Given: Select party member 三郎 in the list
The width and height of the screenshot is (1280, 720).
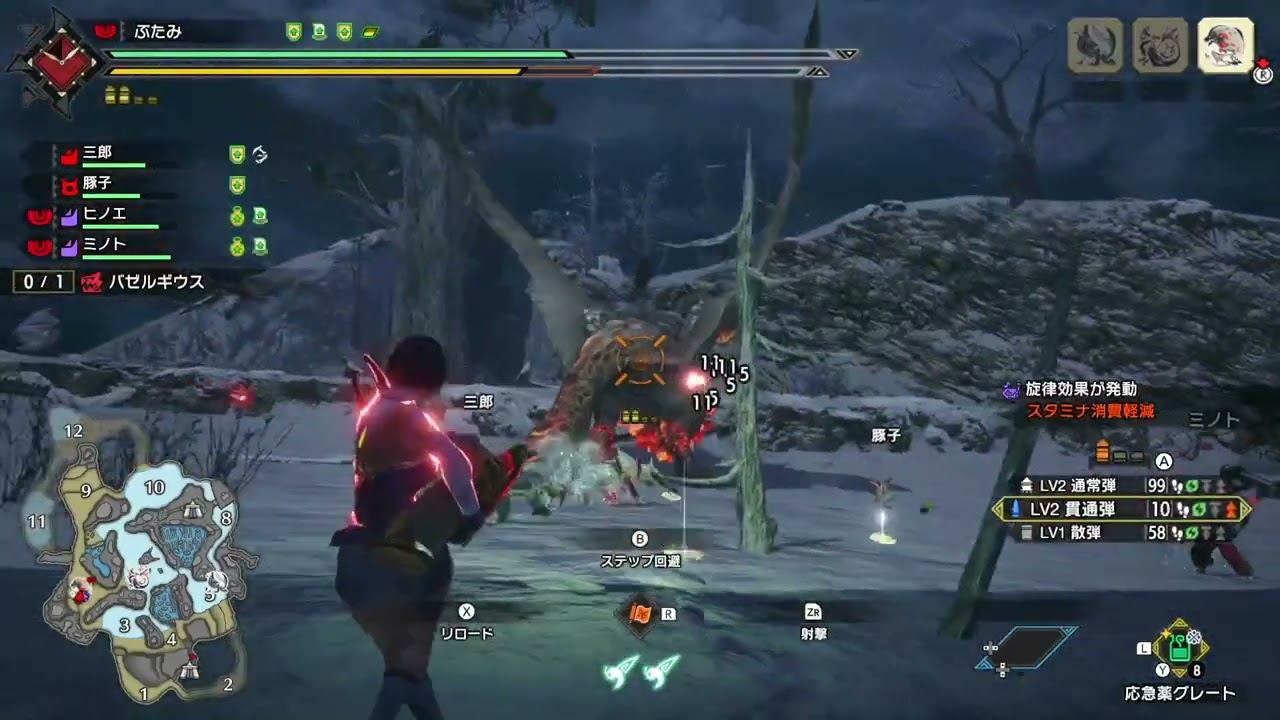Looking at the screenshot, I should coord(98,154).
